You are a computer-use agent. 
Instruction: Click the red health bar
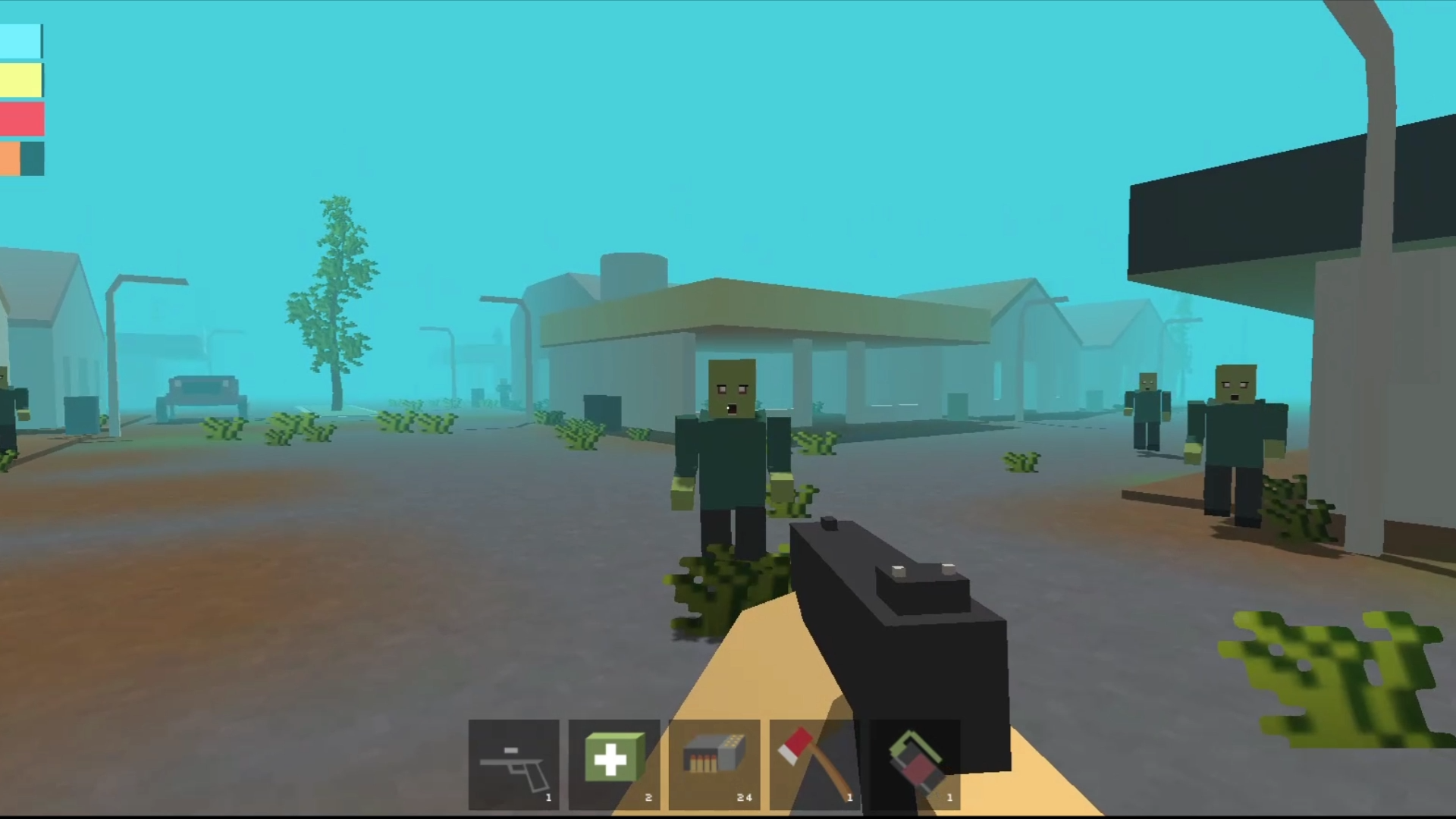click(x=20, y=119)
